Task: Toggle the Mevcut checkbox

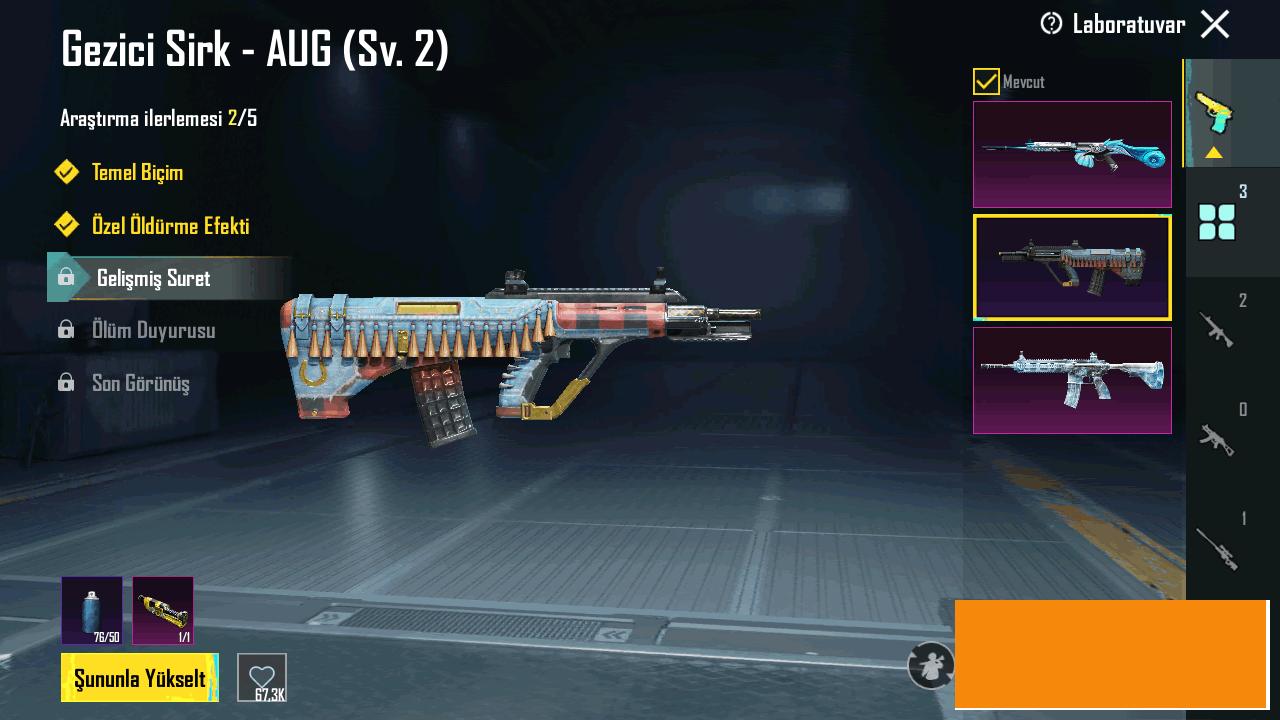Action: pyautogui.click(x=986, y=82)
